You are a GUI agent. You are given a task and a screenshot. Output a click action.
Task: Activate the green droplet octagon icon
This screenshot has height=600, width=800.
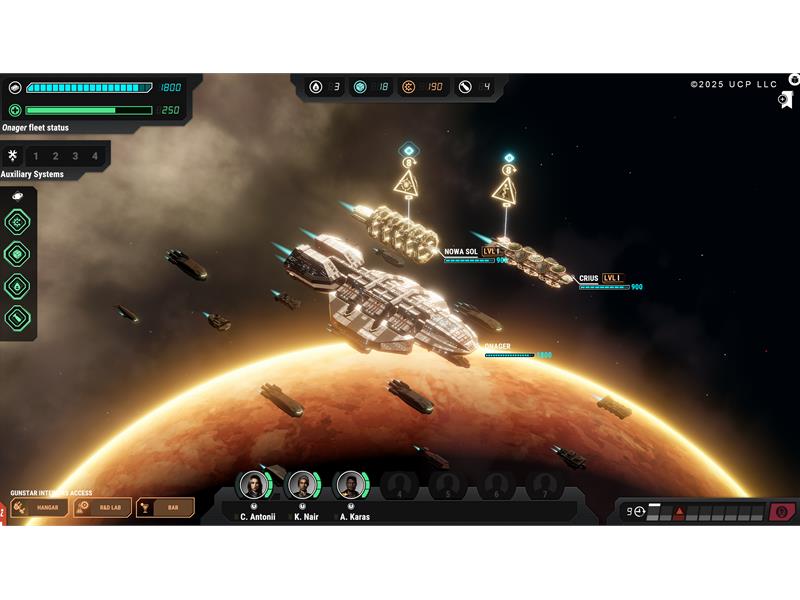point(17,286)
